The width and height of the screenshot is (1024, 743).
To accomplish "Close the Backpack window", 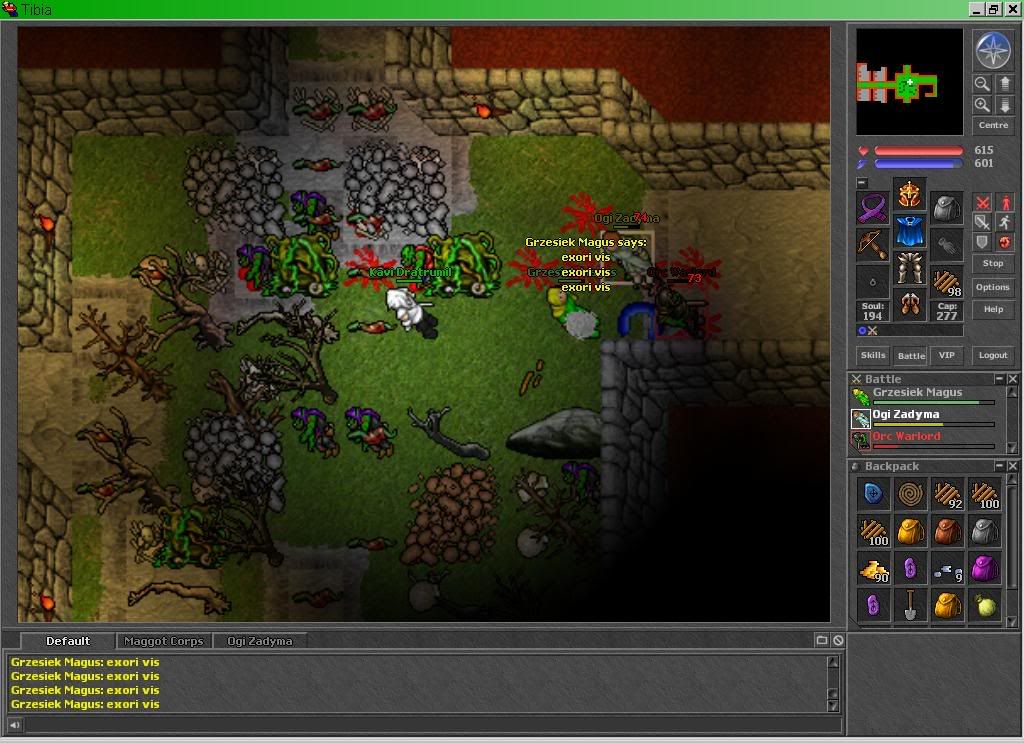I will [x=1013, y=466].
